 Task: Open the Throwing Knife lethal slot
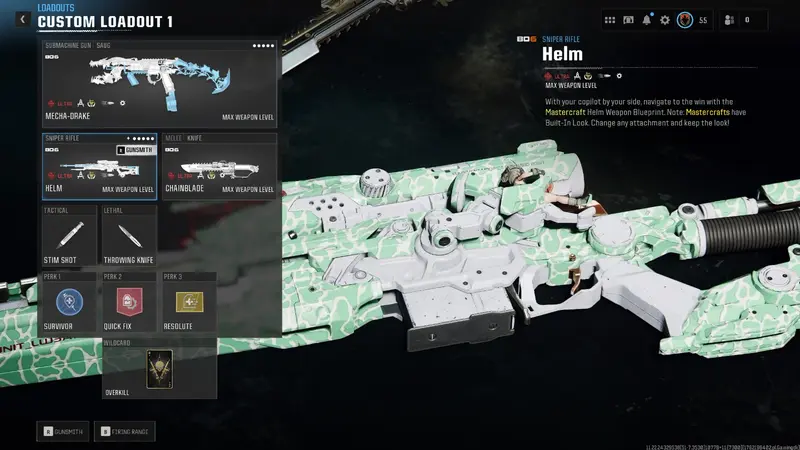(x=129, y=240)
